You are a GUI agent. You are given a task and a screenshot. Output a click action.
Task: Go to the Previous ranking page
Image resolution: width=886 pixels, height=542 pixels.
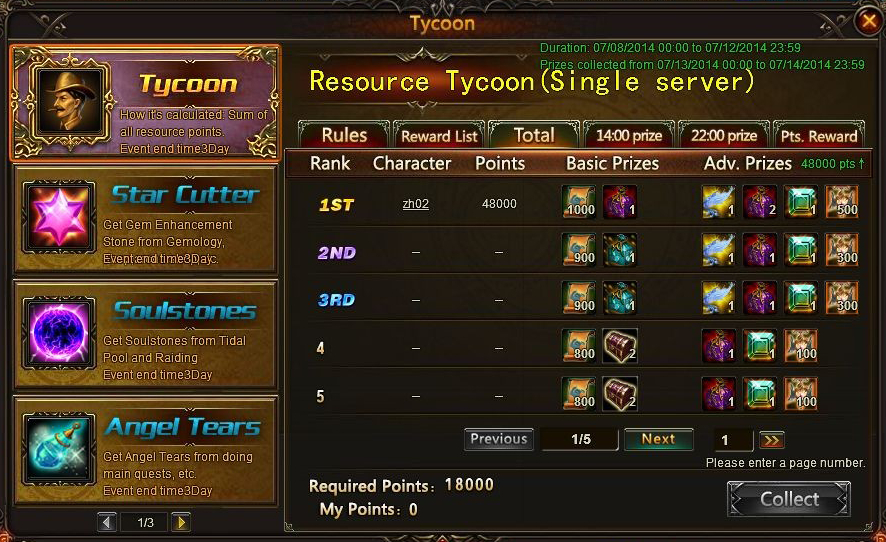point(498,439)
